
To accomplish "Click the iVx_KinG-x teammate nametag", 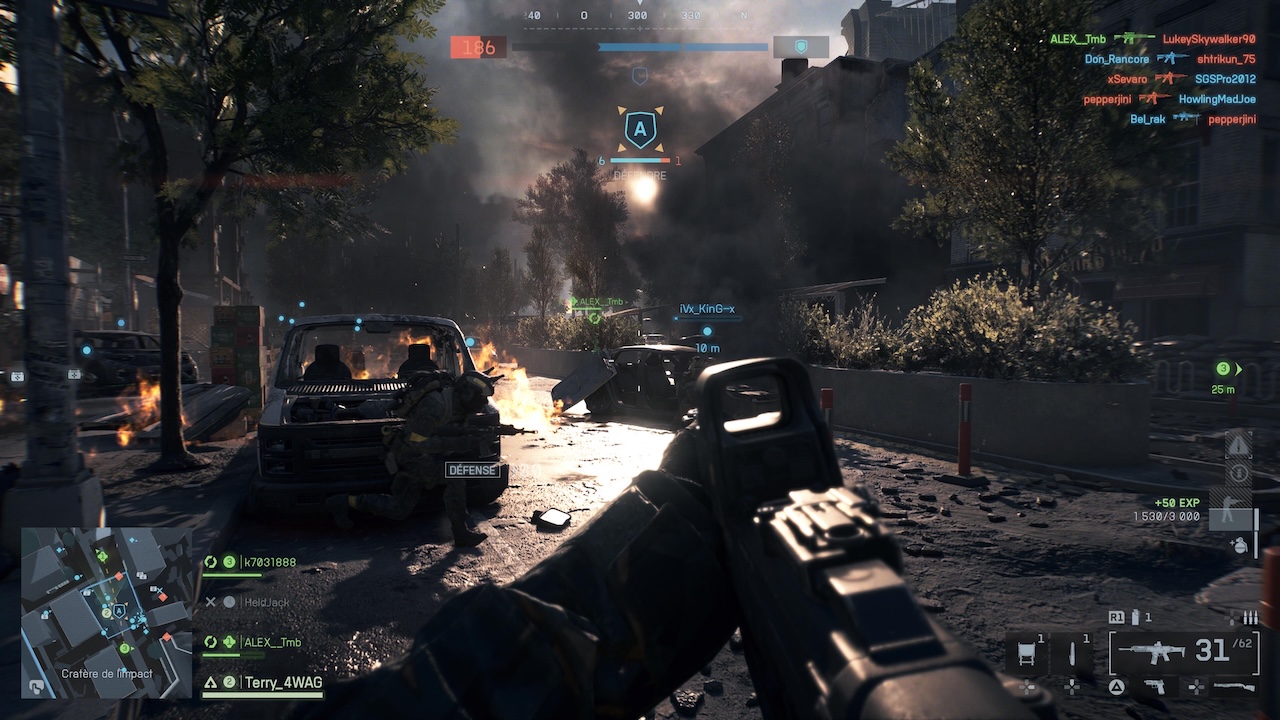I will tap(707, 310).
